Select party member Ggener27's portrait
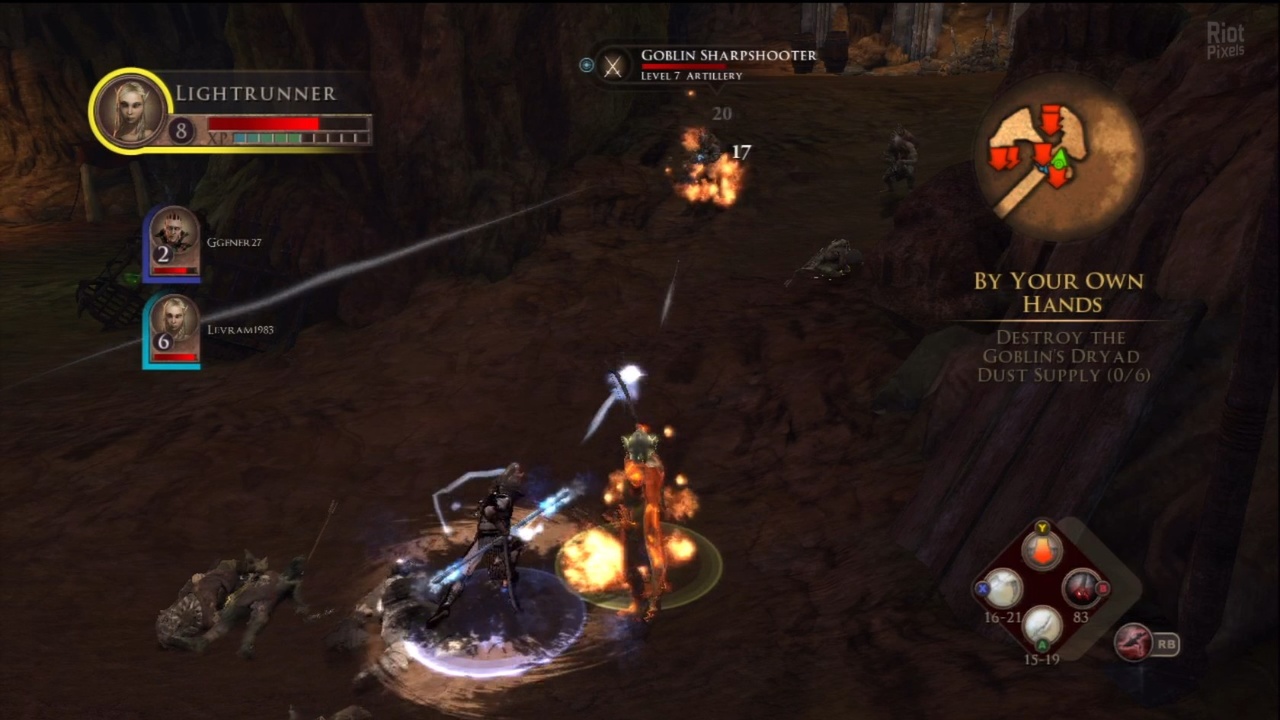 click(174, 241)
